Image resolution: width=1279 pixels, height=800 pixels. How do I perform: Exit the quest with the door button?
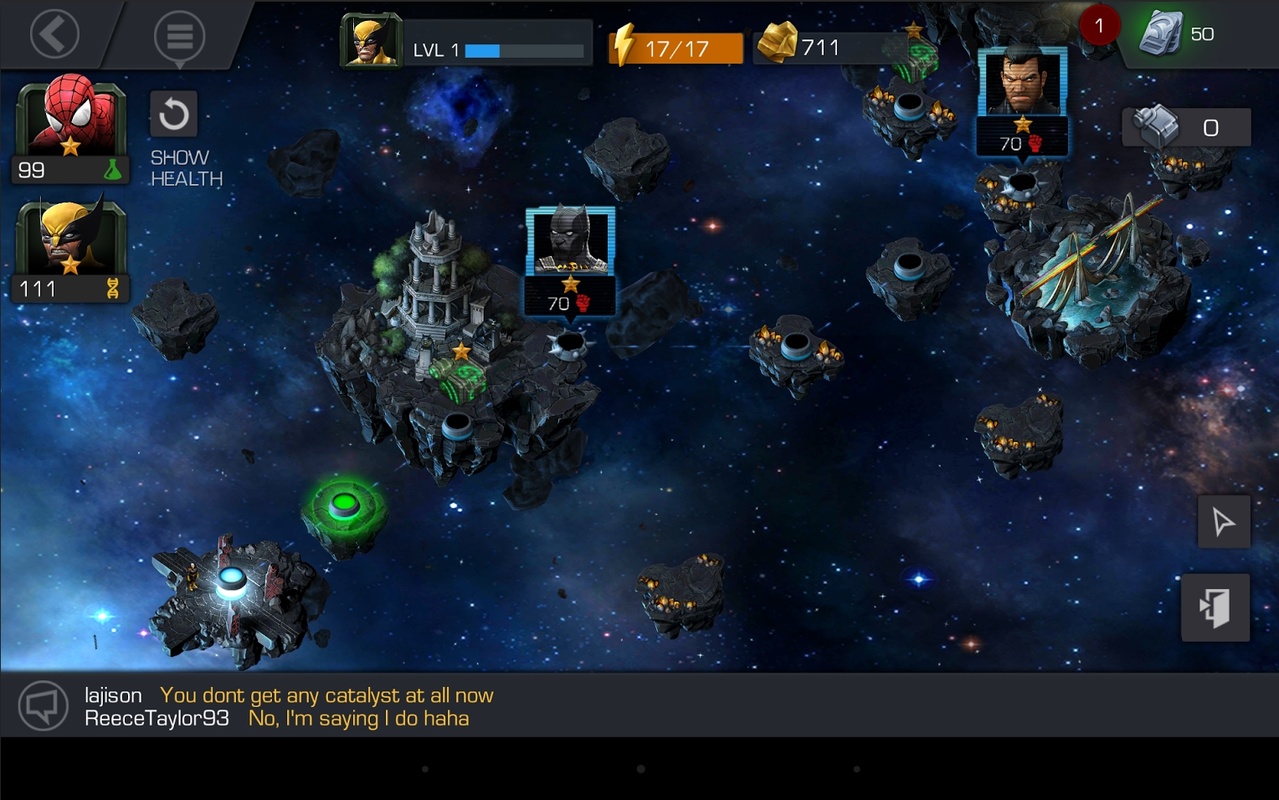pyautogui.click(x=1215, y=607)
